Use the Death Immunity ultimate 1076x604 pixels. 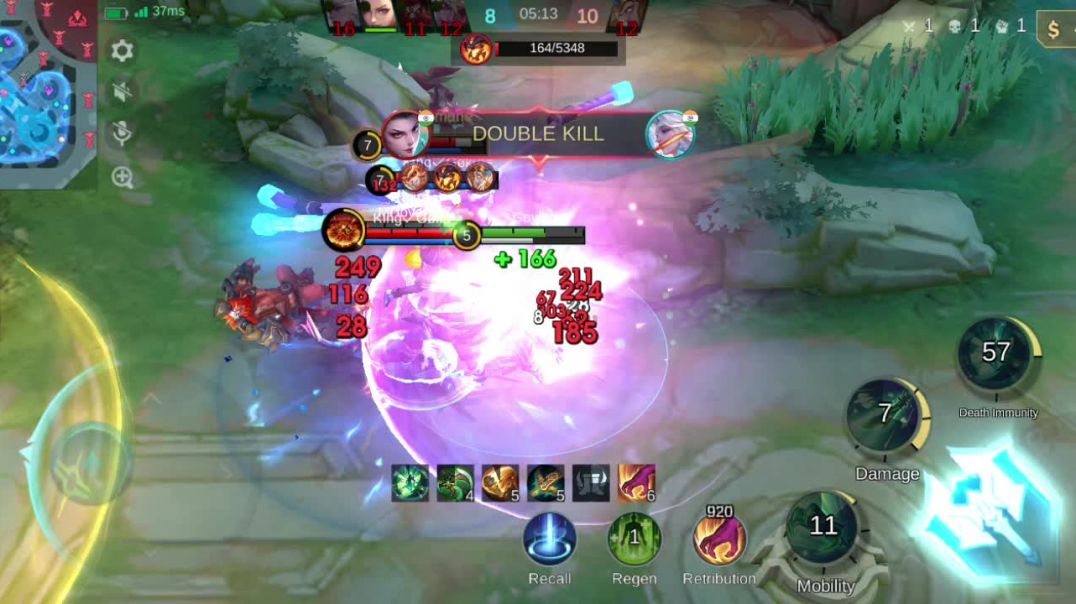996,355
